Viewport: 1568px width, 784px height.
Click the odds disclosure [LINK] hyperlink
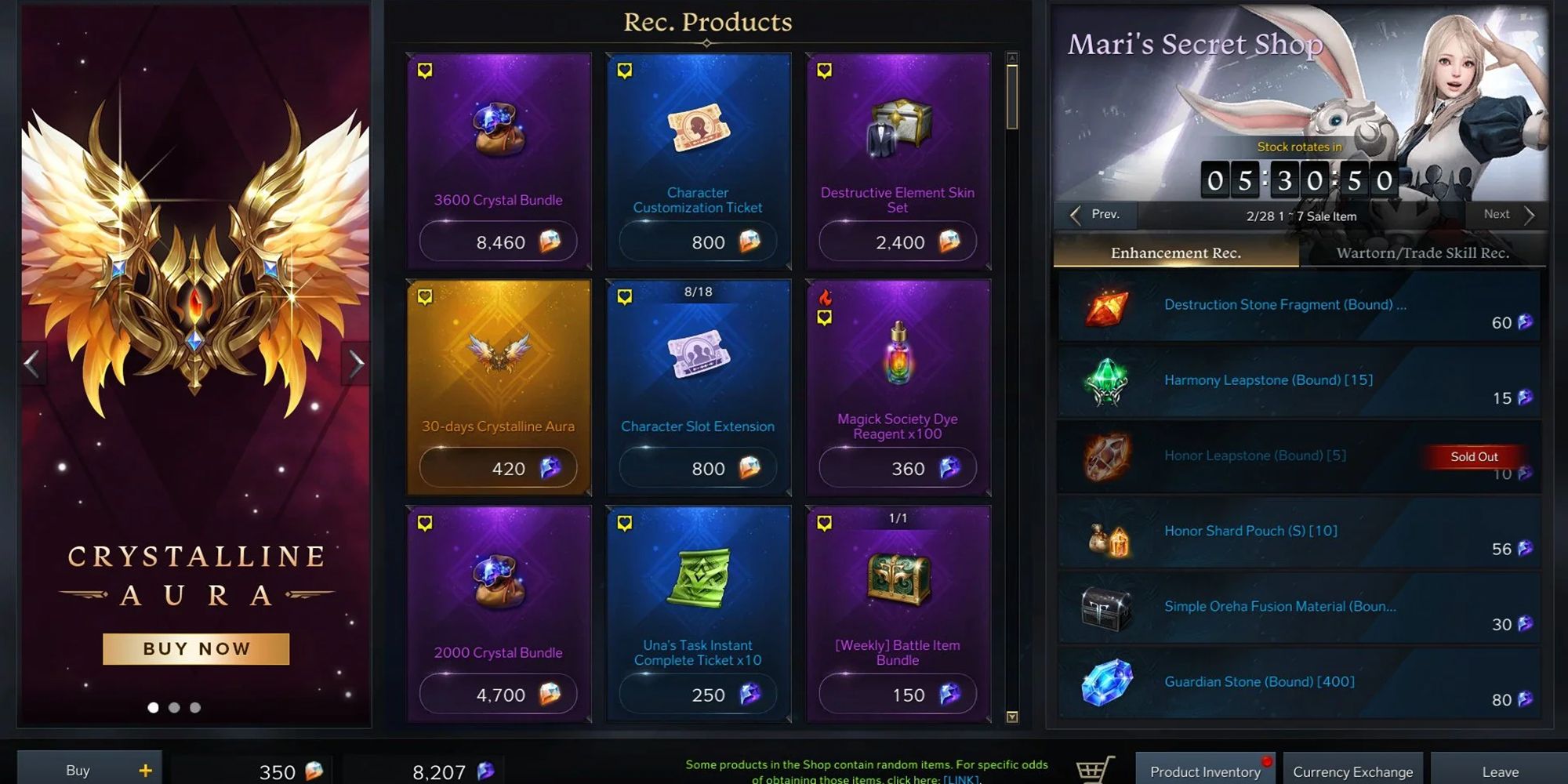[961, 779]
